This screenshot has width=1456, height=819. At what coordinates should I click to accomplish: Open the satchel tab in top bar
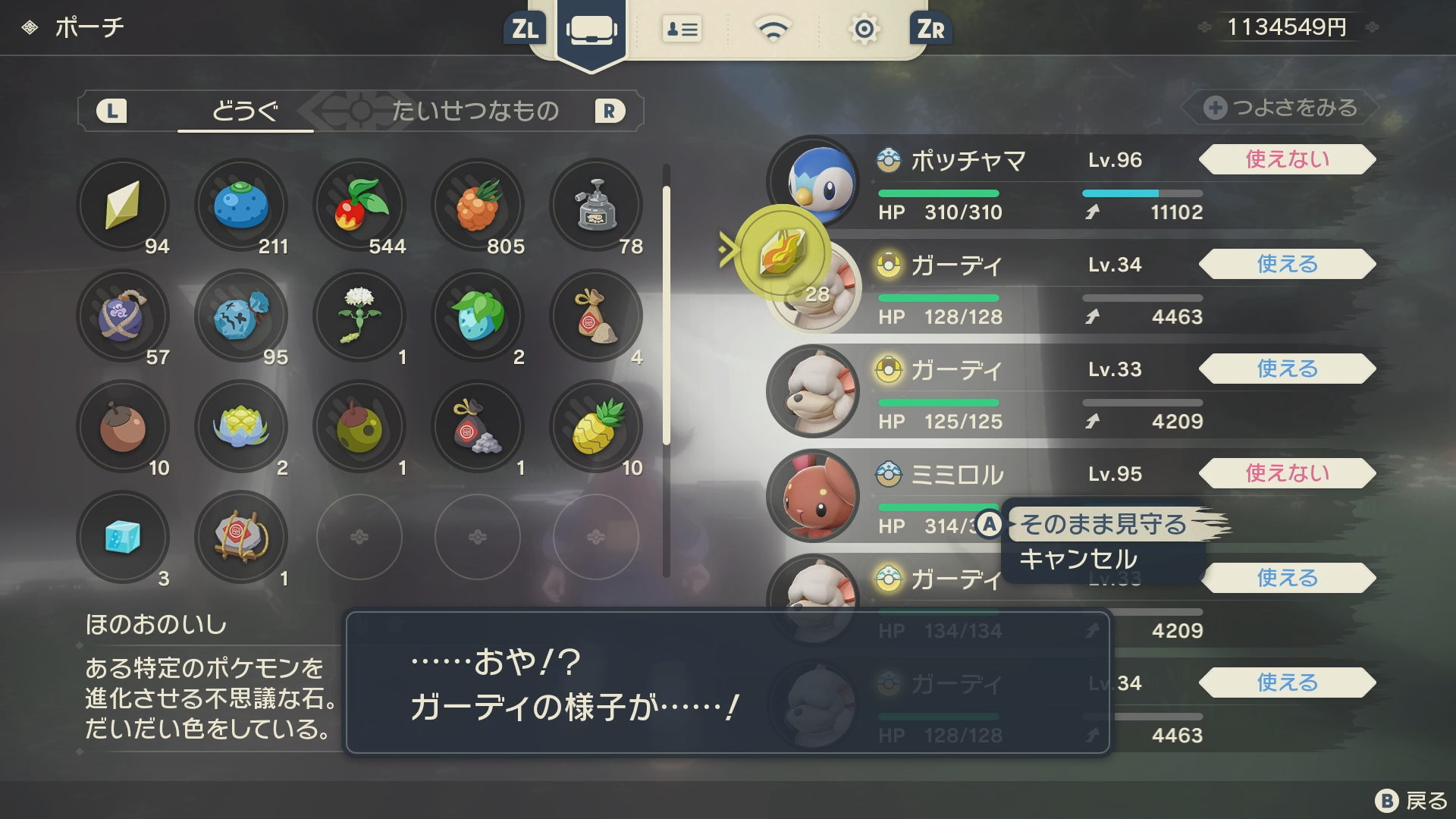(591, 30)
